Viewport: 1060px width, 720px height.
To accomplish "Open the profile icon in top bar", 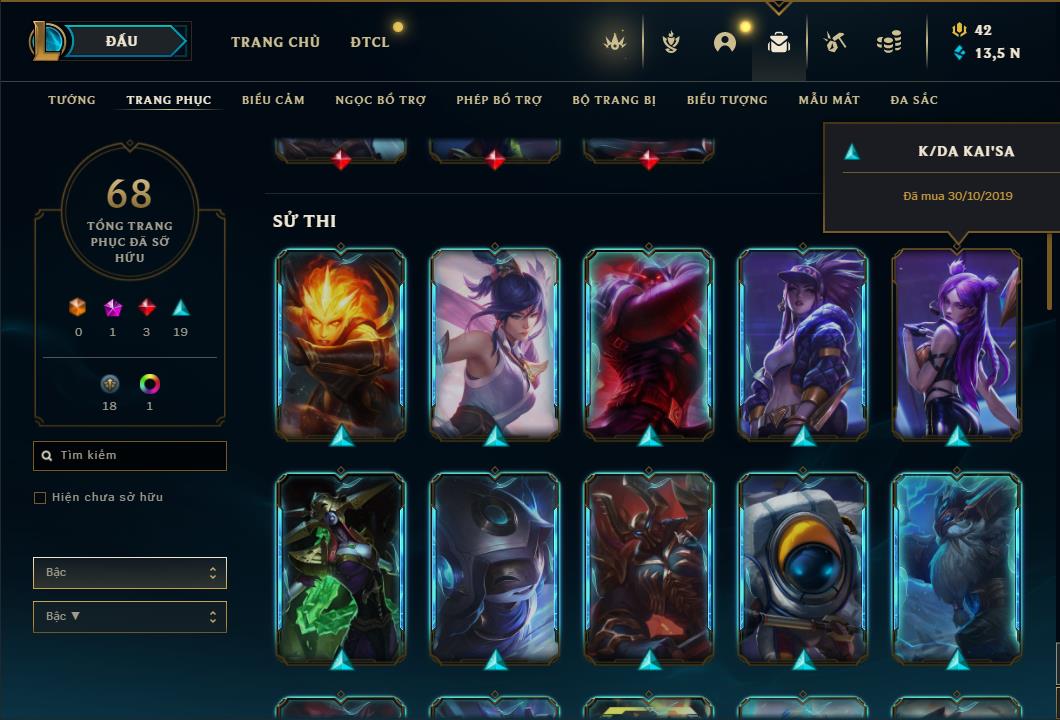I will click(x=725, y=42).
